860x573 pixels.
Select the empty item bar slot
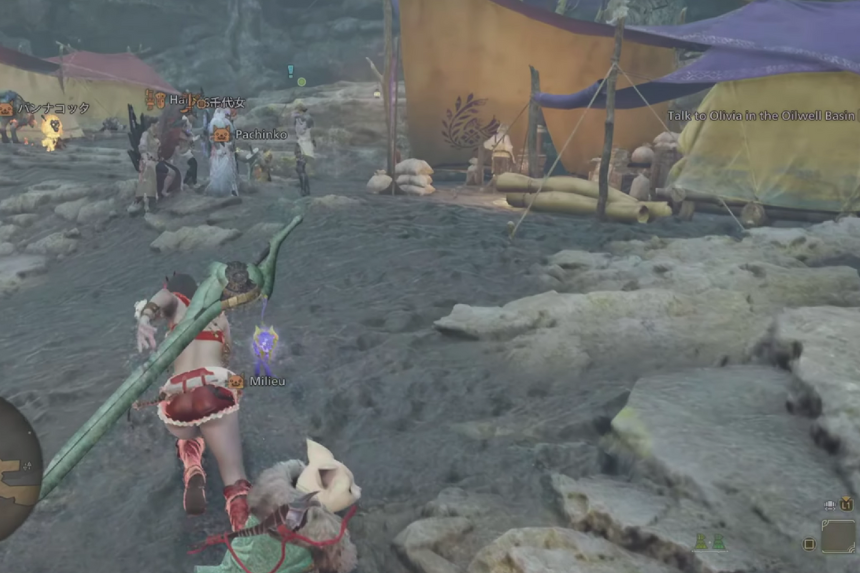click(x=838, y=536)
